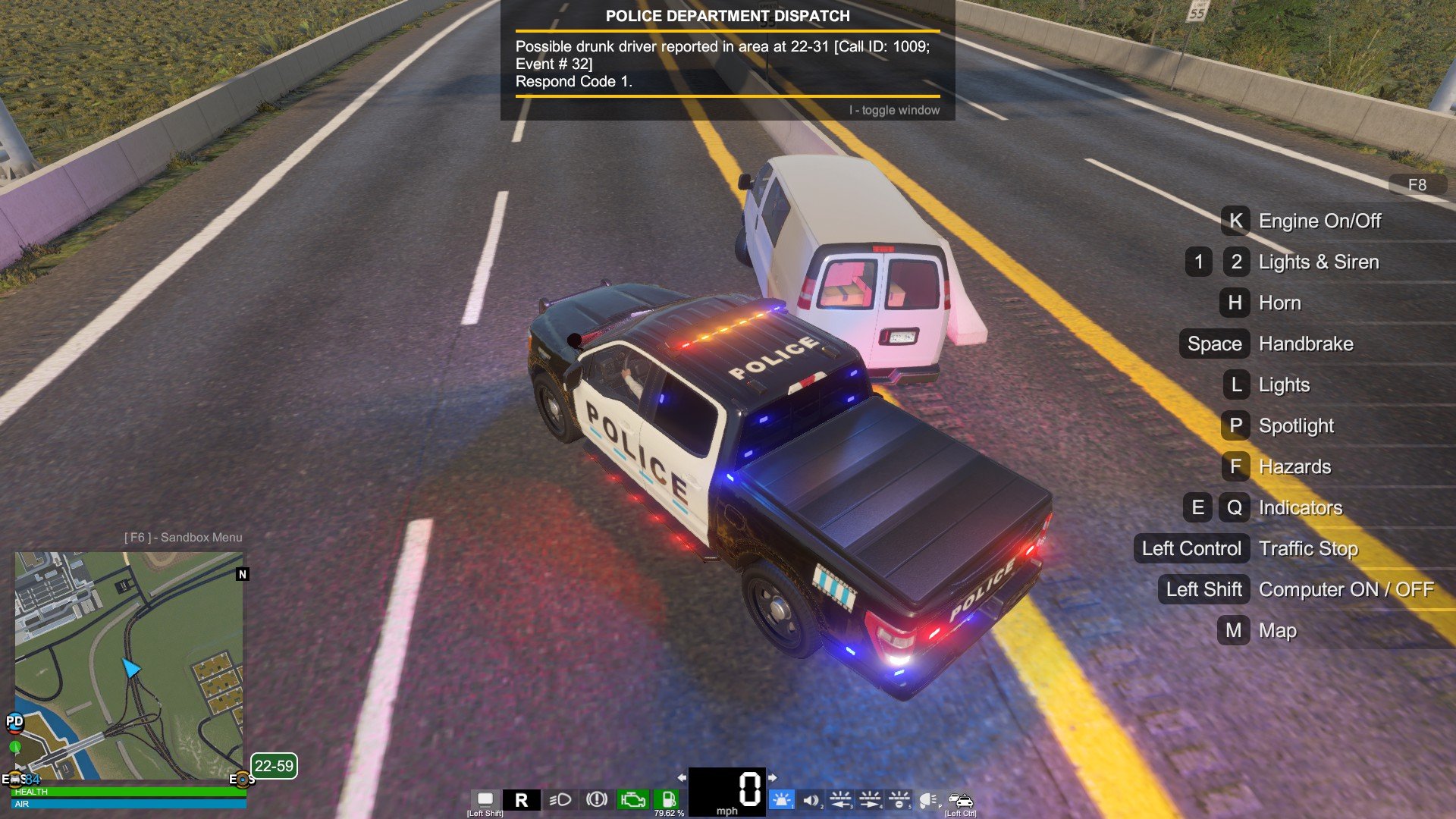Click the blue player arrow on minimap
1456x819 pixels.
pos(131,667)
